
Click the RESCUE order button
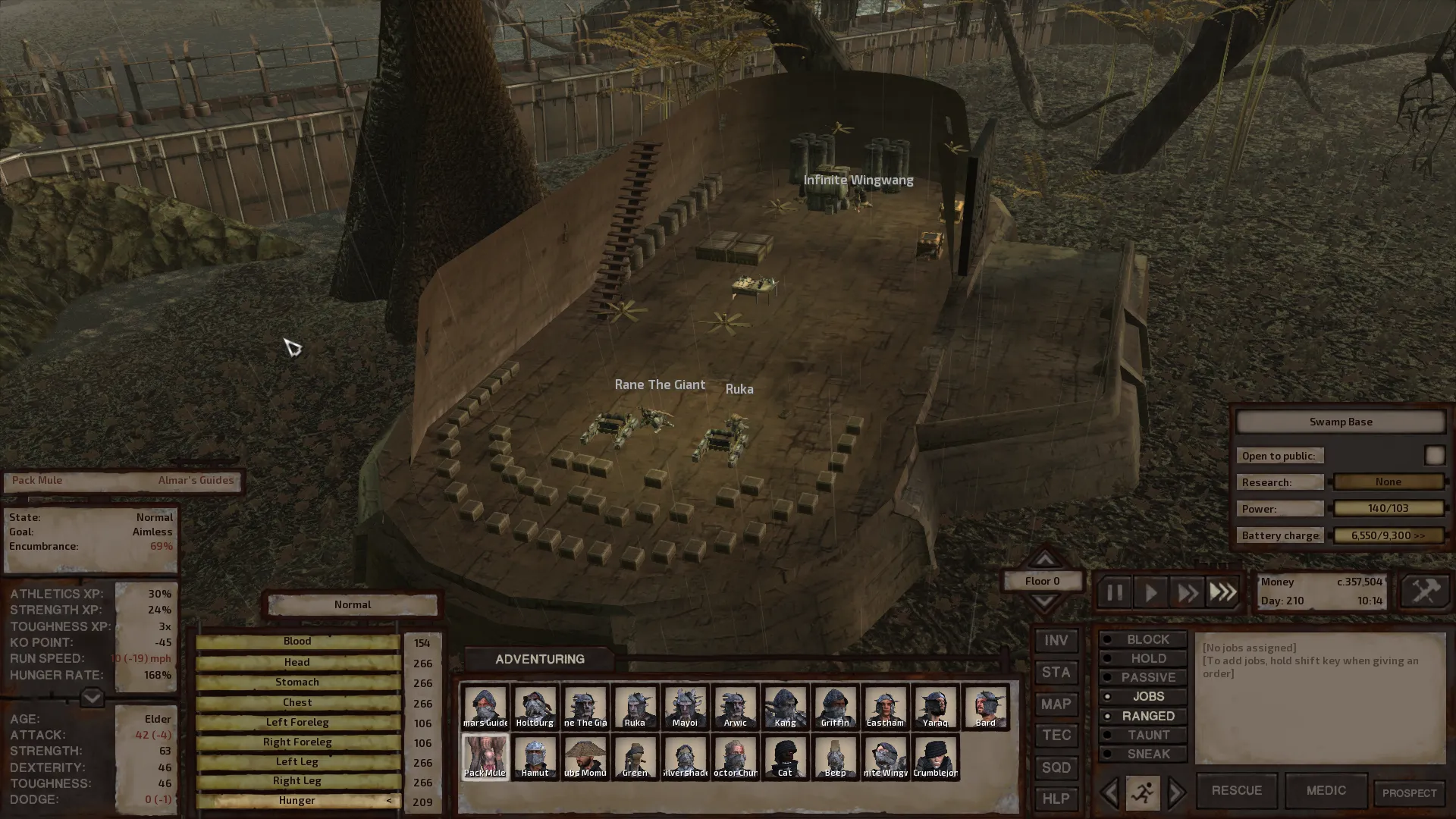[x=1236, y=791]
